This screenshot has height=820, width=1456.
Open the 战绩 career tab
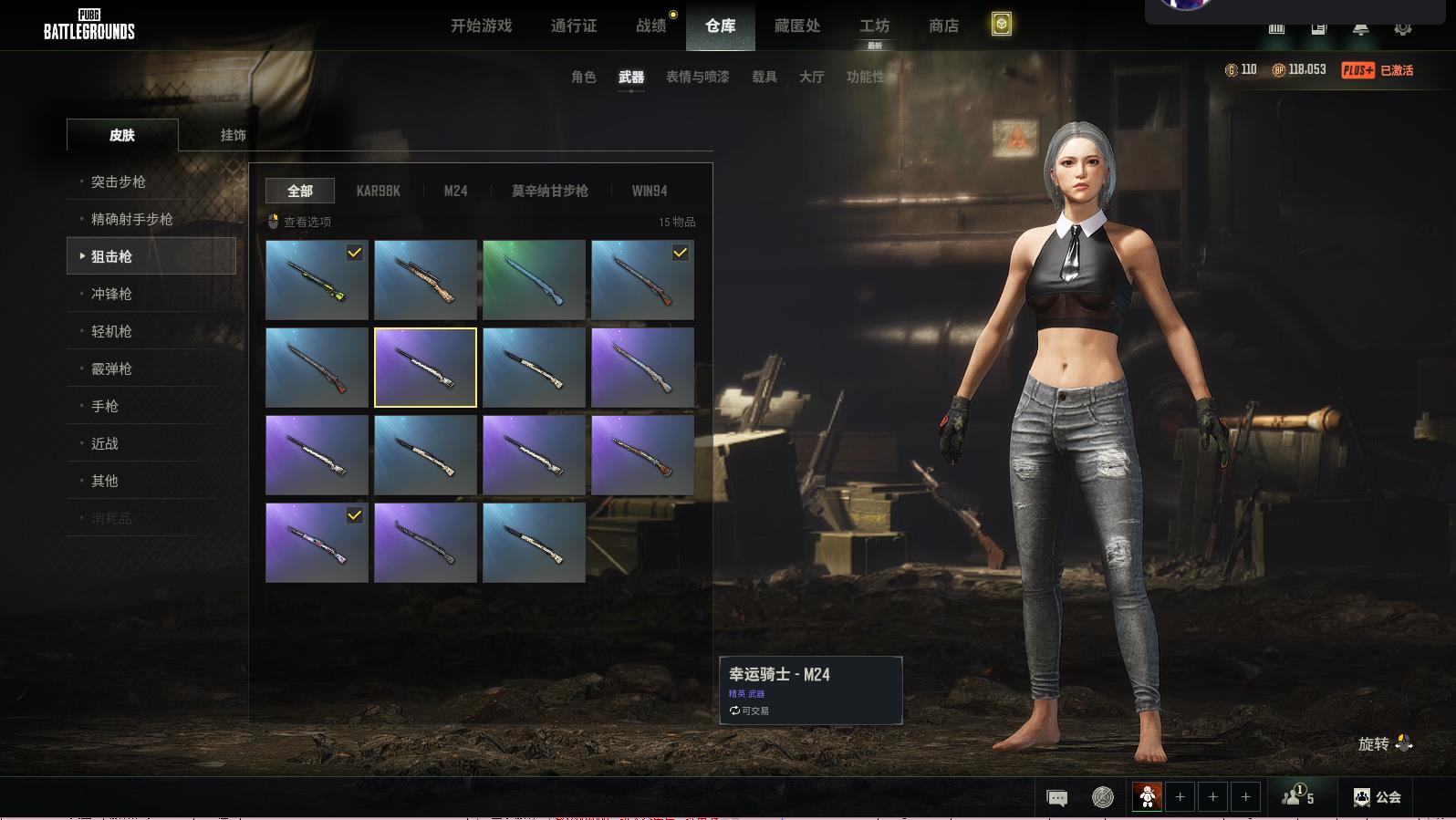[651, 26]
